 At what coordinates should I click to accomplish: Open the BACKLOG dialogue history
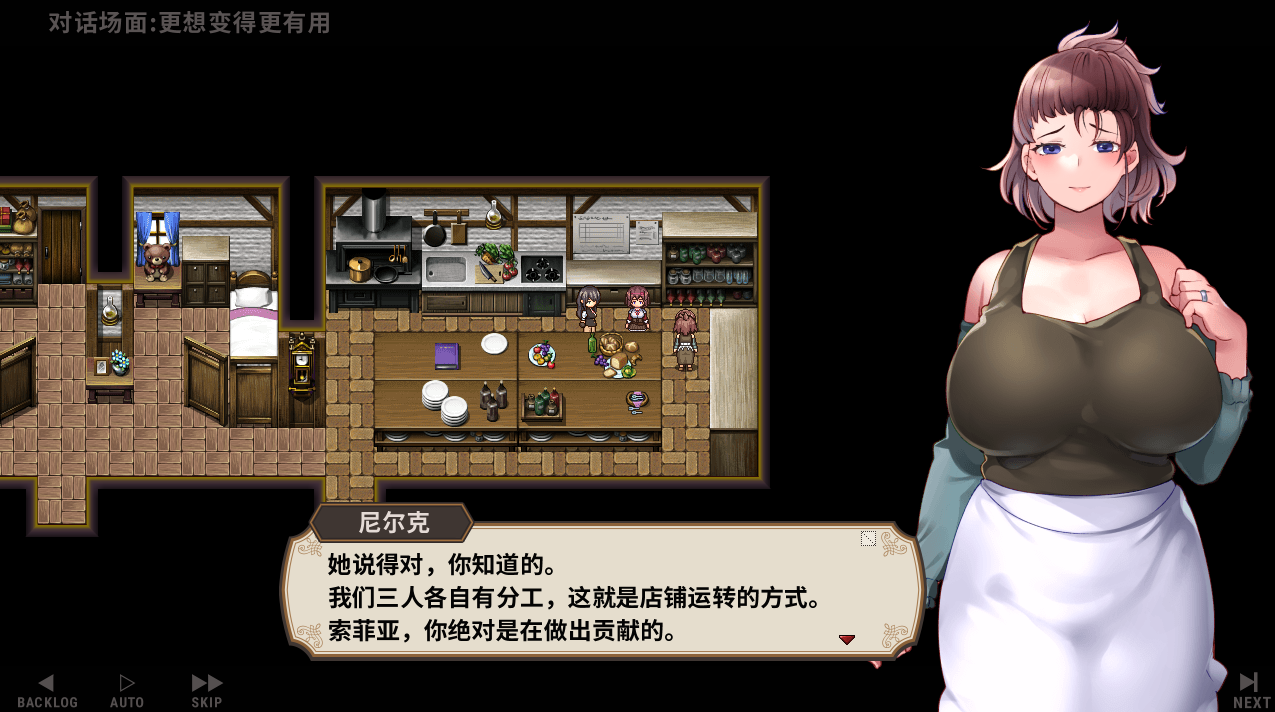pyautogui.click(x=47, y=690)
